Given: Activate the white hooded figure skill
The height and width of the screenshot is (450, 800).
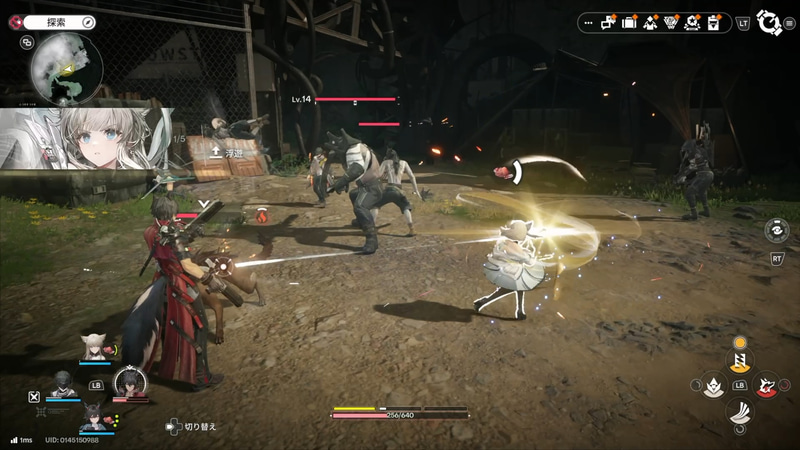Looking at the screenshot, I should point(713,385).
